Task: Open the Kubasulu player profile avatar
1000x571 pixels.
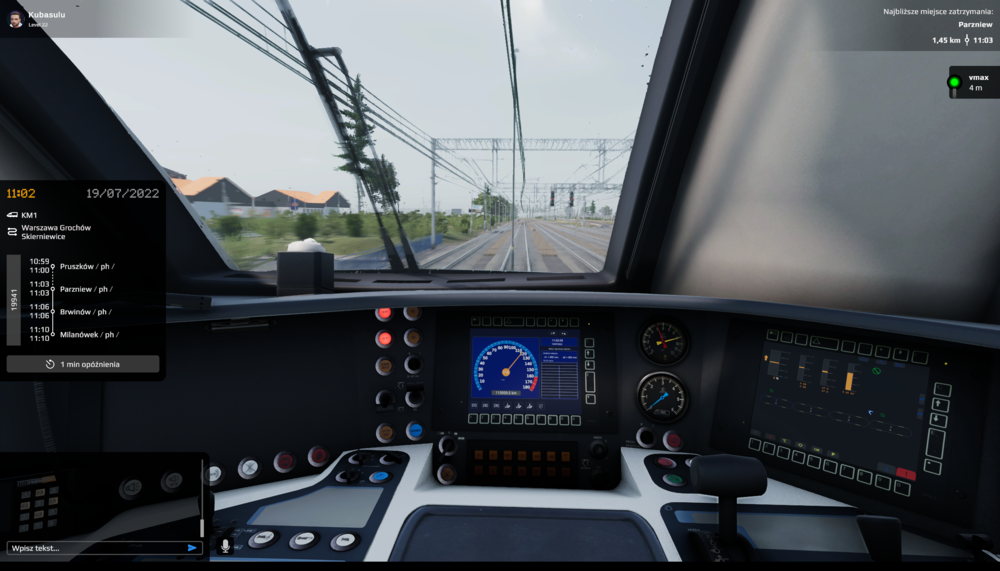Action: (15, 19)
